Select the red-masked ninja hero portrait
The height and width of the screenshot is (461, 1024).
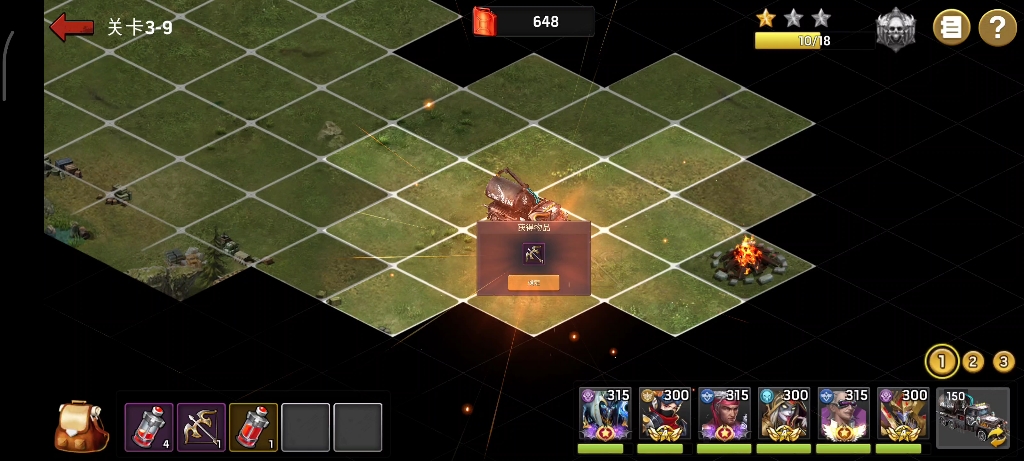[664, 414]
